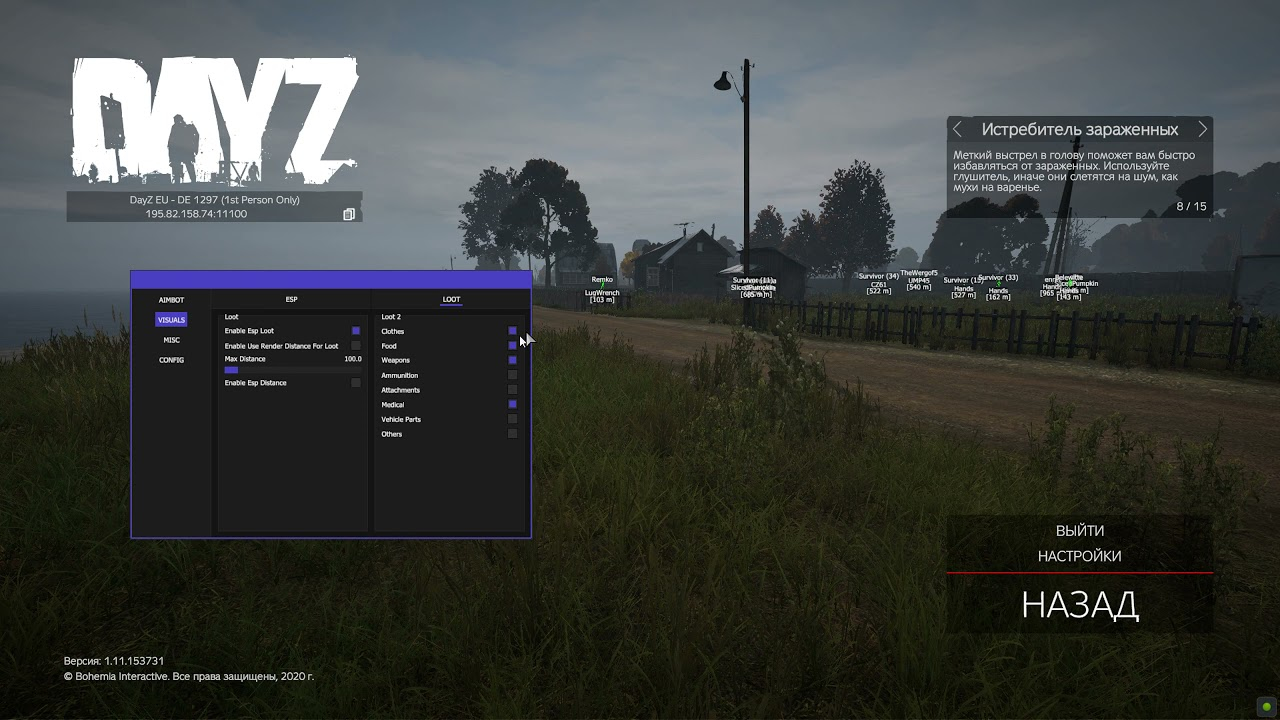The image size is (1280, 720).
Task: Toggle the Clothes loot checkbox
Action: pos(513,331)
